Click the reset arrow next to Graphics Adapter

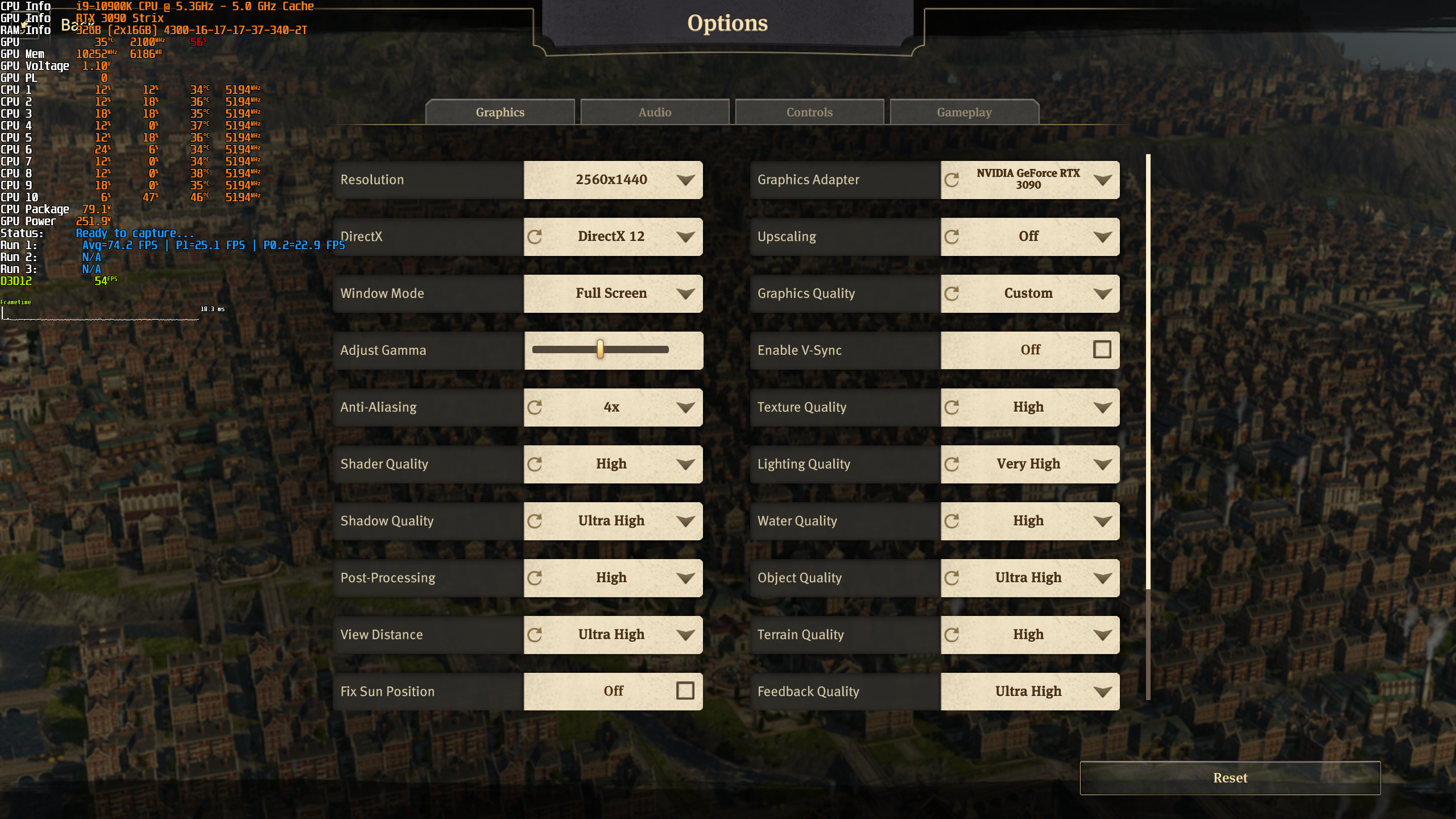[953, 180]
